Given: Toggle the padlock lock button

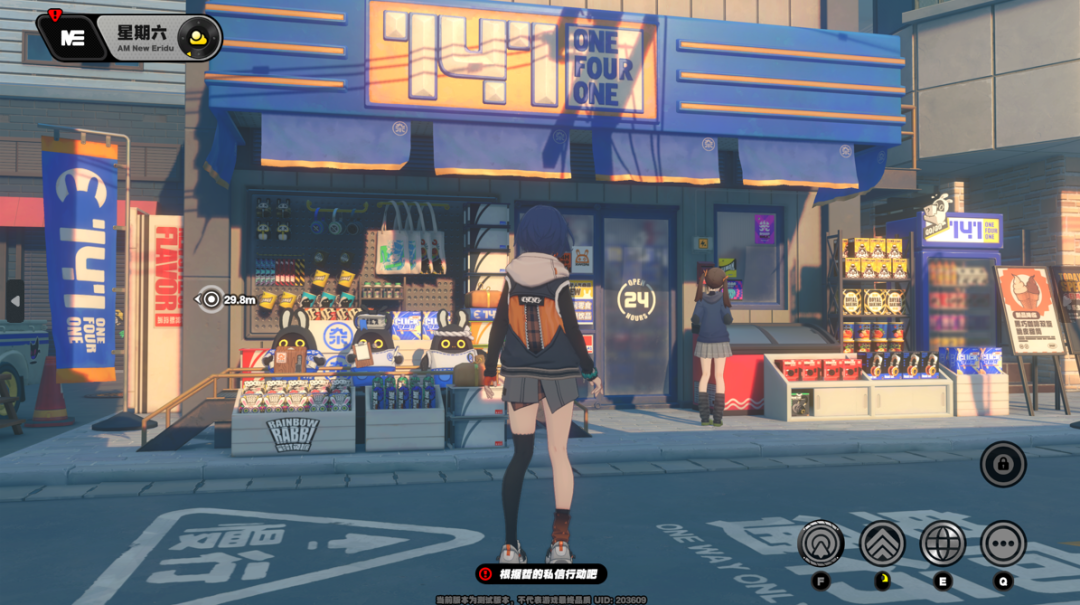Looking at the screenshot, I should [1002, 464].
